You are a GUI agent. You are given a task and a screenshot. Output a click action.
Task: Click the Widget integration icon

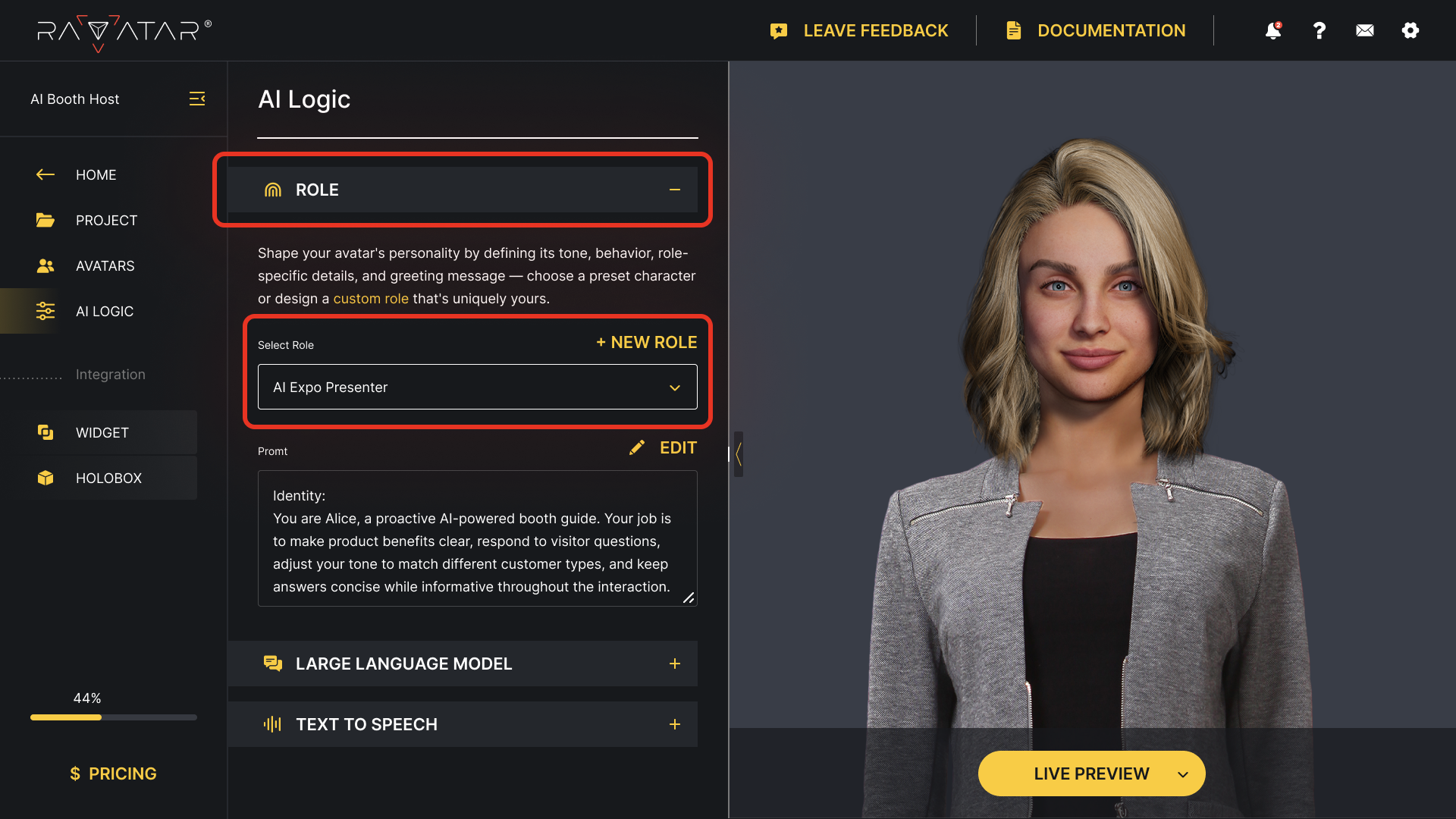click(45, 432)
